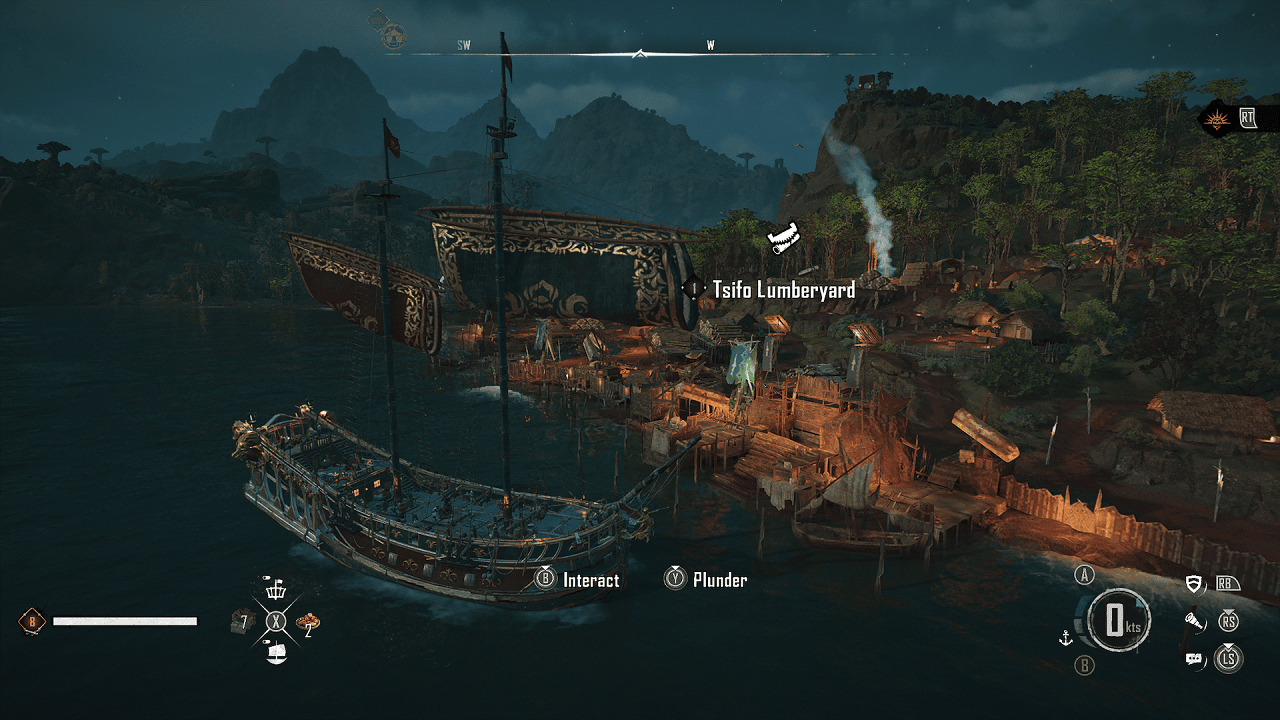
Task: Click the saw icon above the lumberyard label
Action: pyautogui.click(x=785, y=238)
